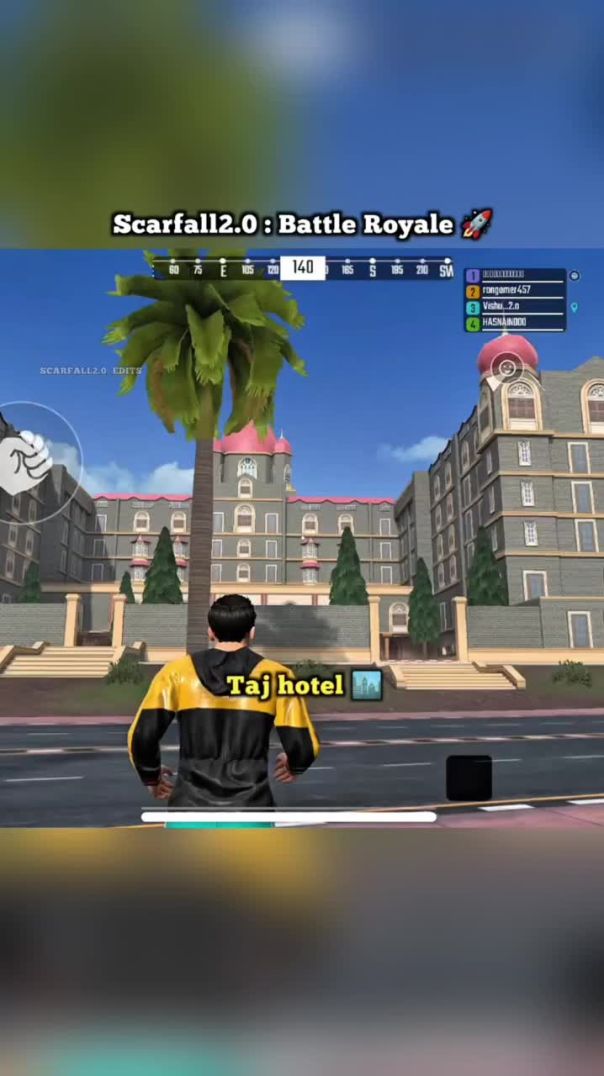
Task: Click the round icon beside first squad row
Action: coord(574,275)
